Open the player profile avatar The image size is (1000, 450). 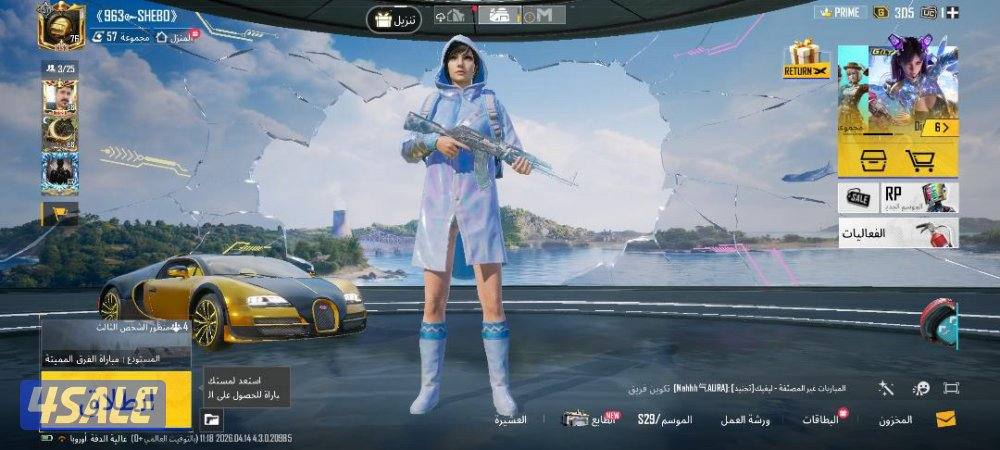[60, 25]
